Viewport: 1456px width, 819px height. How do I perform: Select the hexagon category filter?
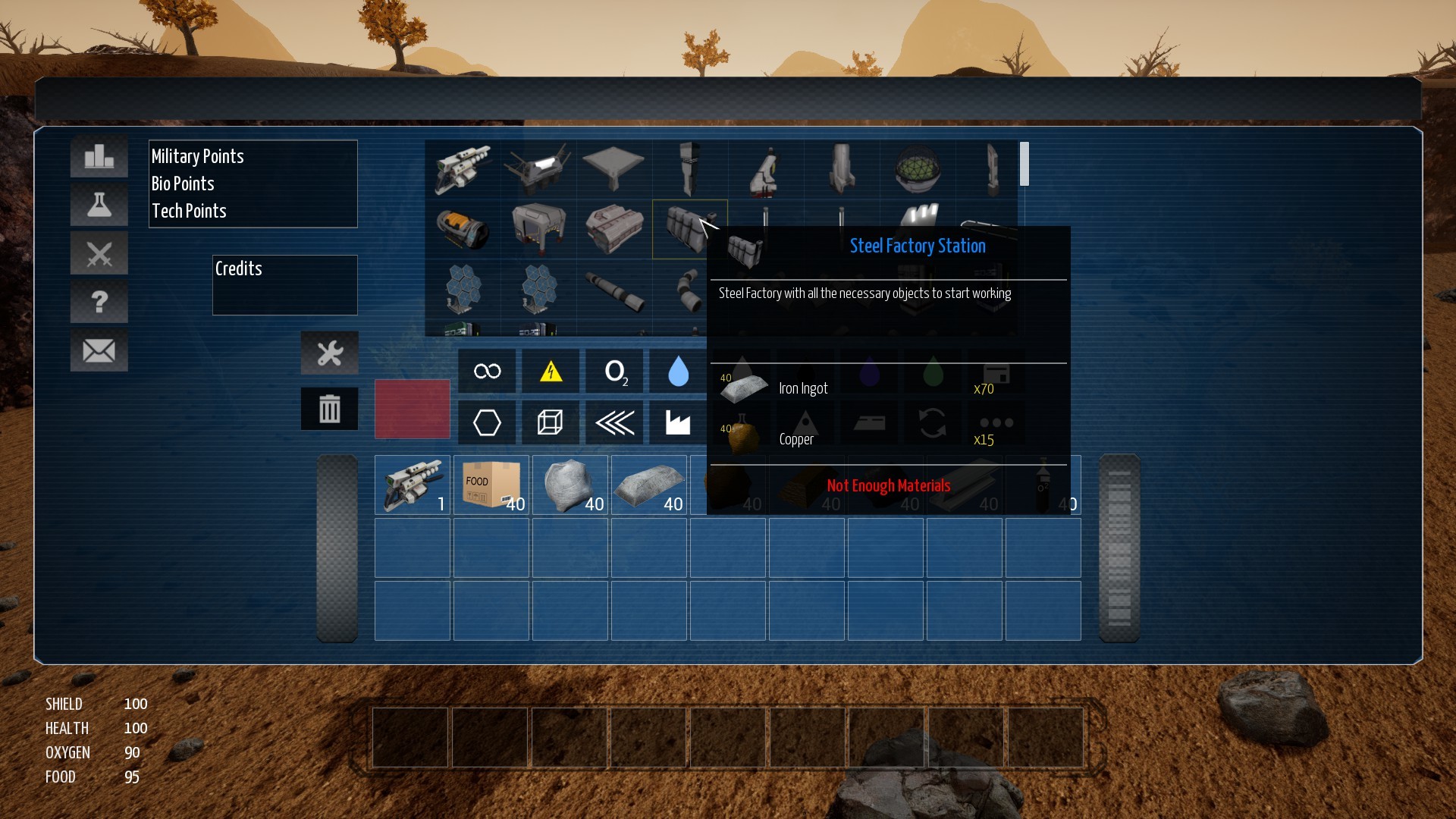click(x=487, y=422)
